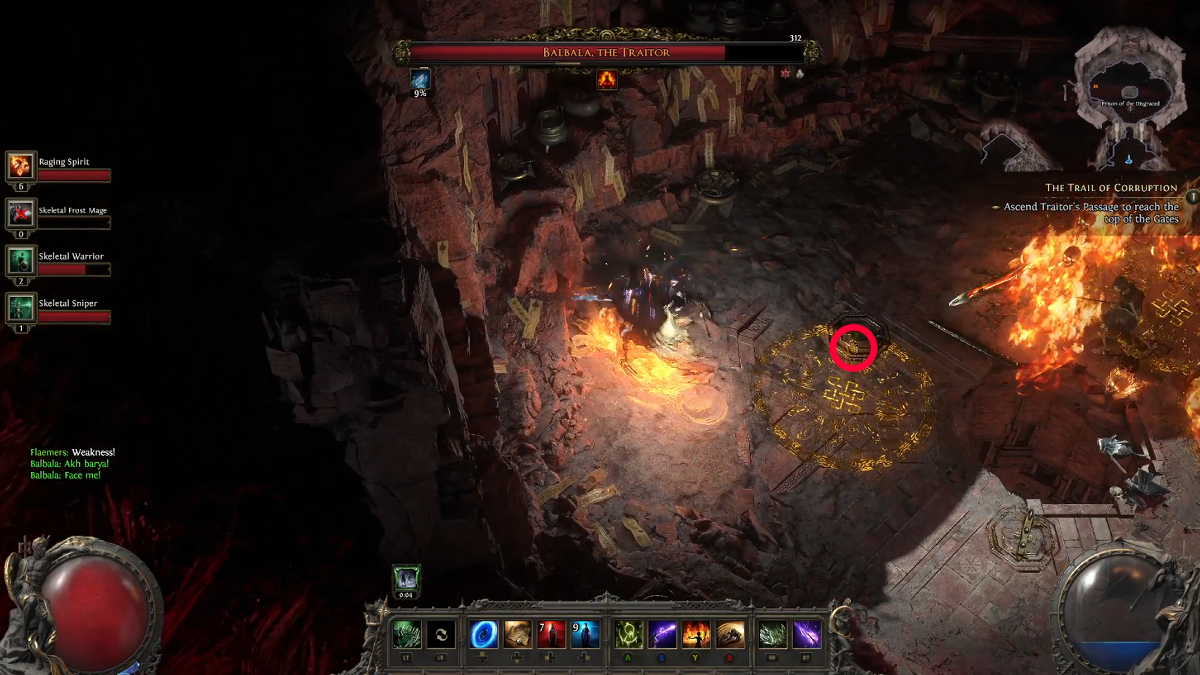
Task: Select the Skeletal Sniper minion icon
Action: pos(21,306)
